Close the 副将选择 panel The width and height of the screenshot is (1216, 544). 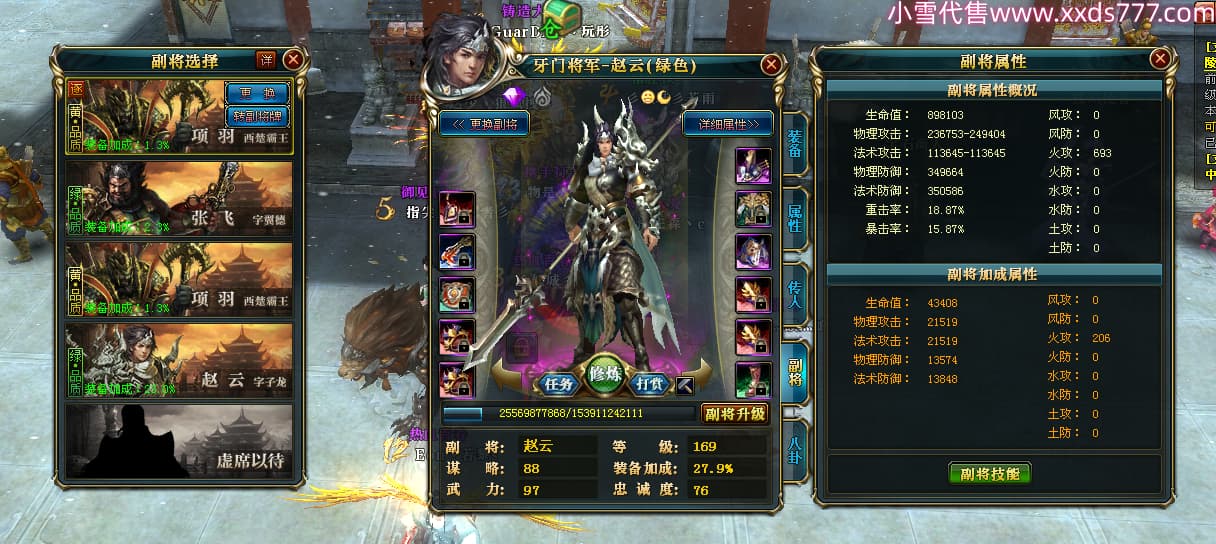293,60
